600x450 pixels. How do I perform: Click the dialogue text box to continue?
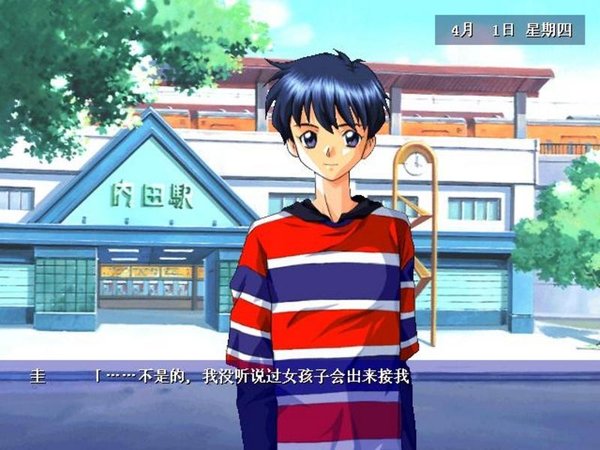(300, 400)
